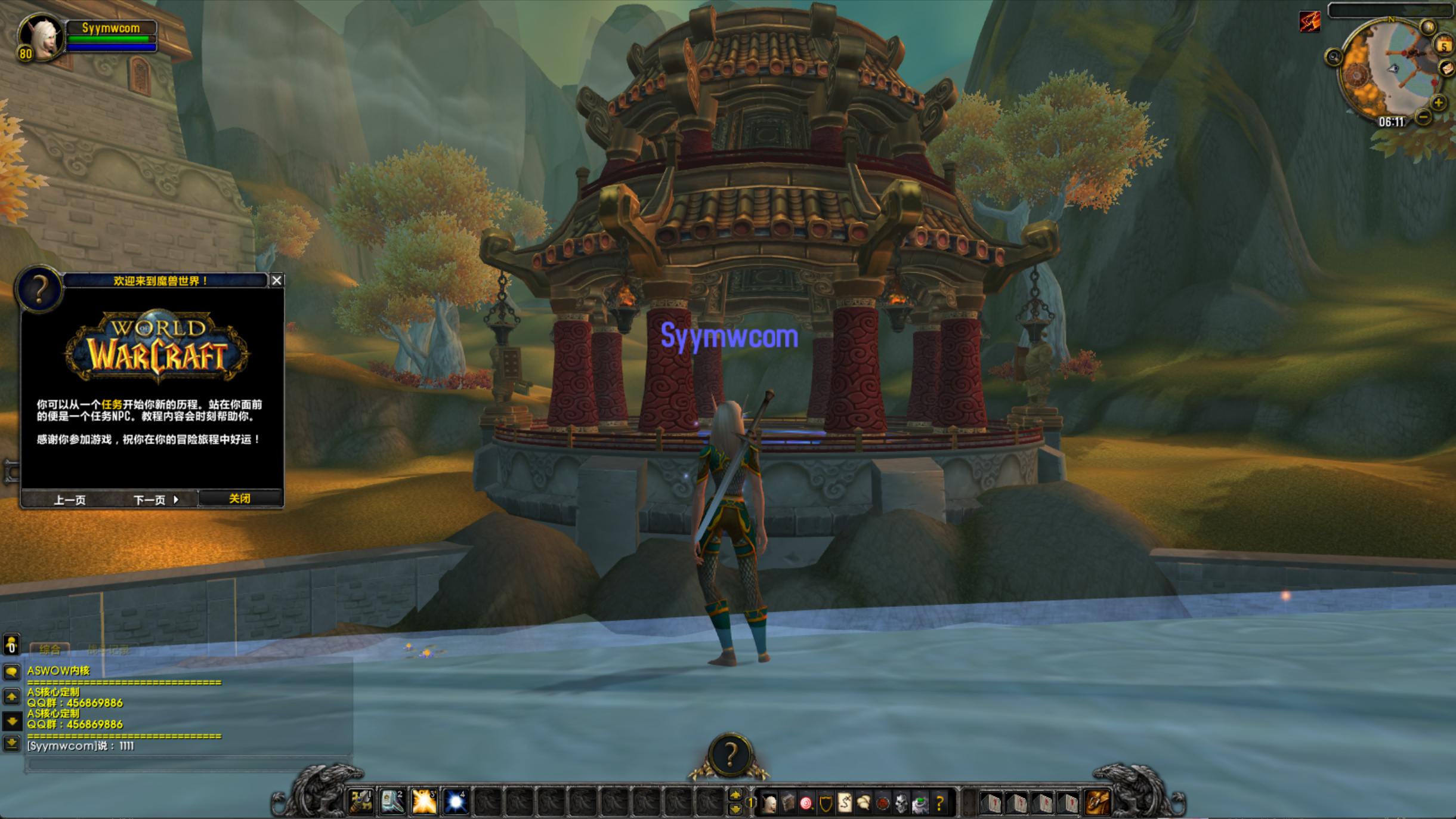Viewport: 1456px width, 819px height.
Task: Cast the golden burst spell in slot 3
Action: (x=424, y=802)
